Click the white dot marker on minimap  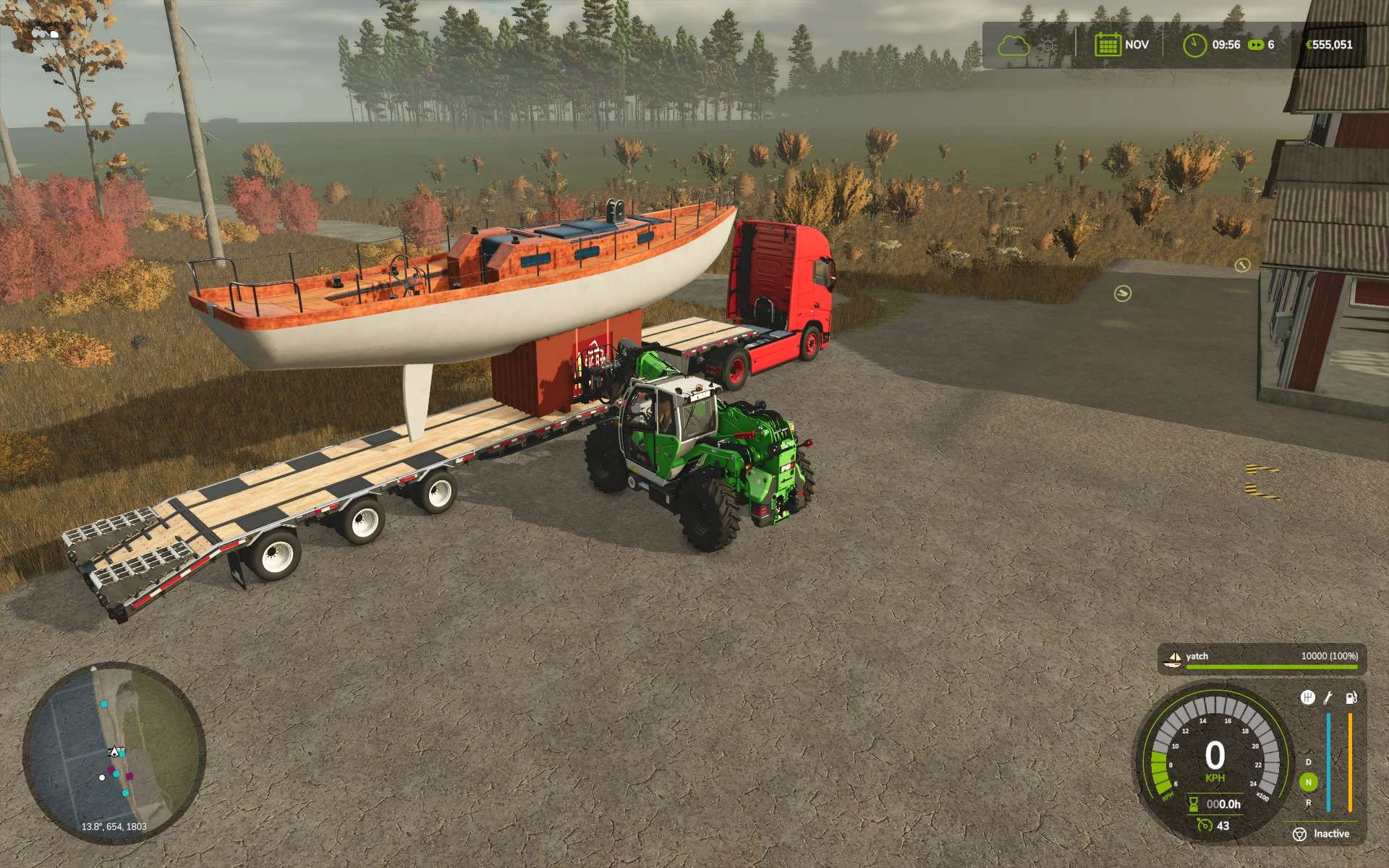coord(102,778)
